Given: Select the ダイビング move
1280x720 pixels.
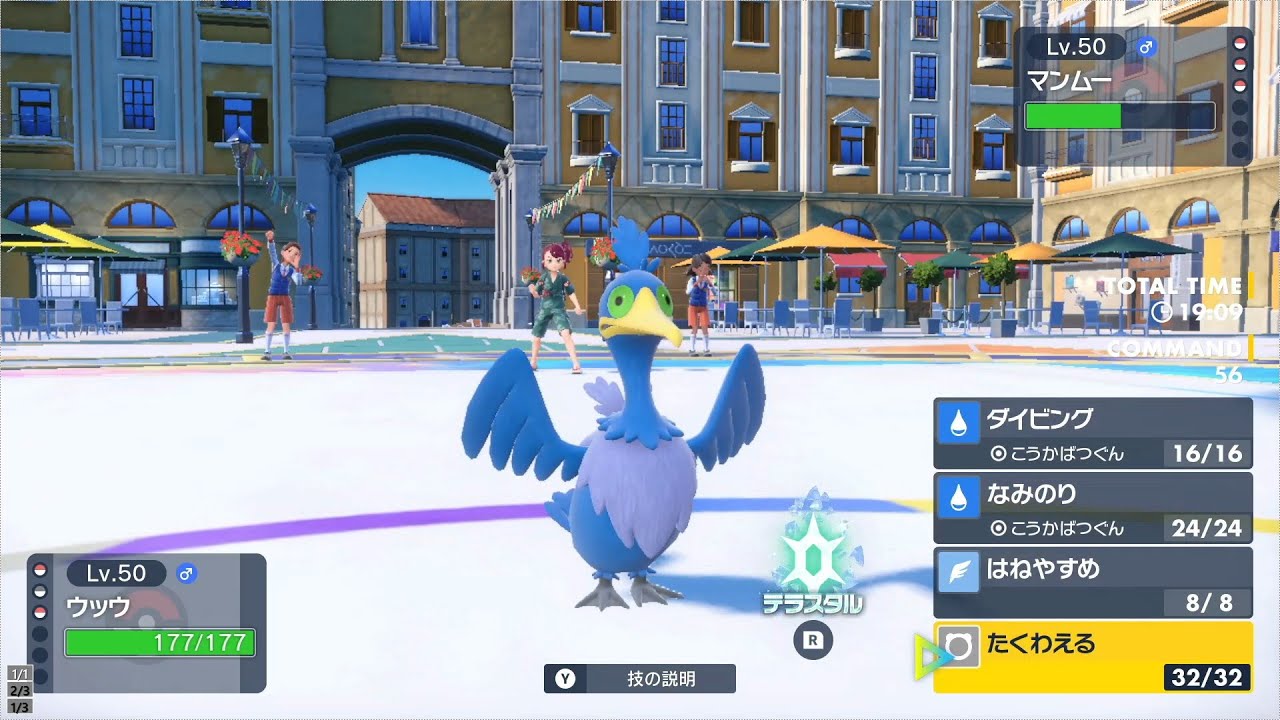Looking at the screenshot, I should tap(1090, 421).
